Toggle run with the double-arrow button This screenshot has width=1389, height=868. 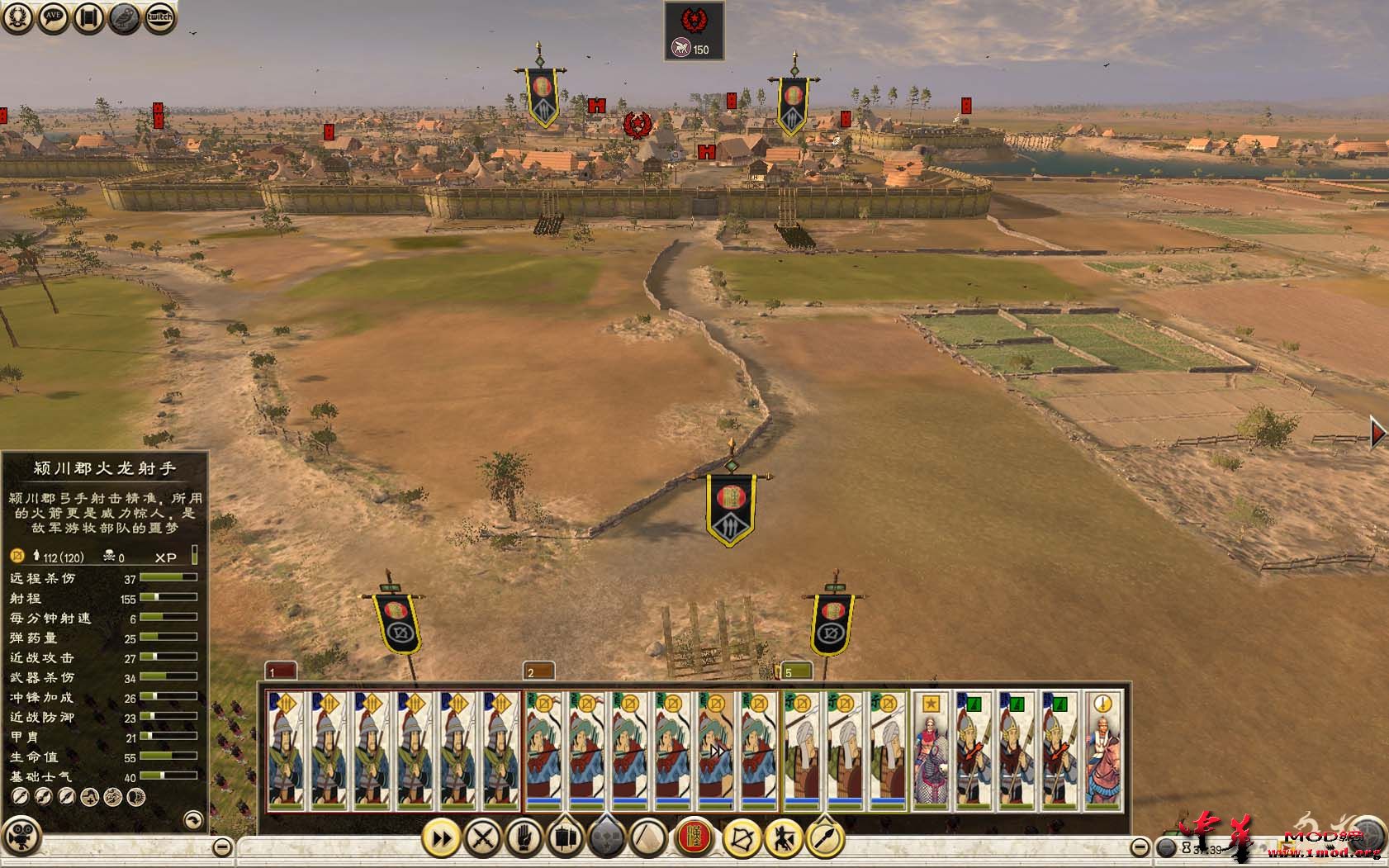pos(441,839)
